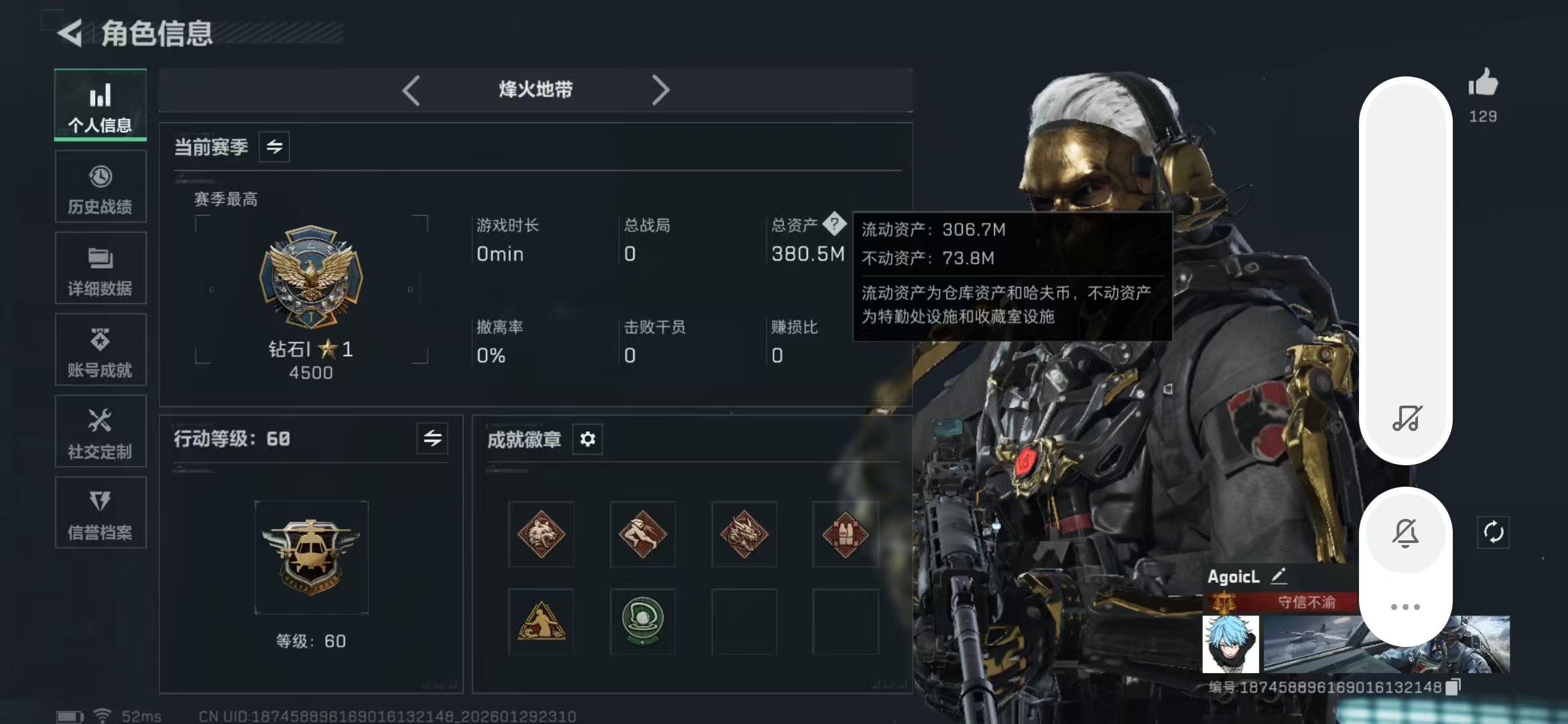Open the 成就徽章 settings gear
This screenshot has height=724, width=1568.
(588, 439)
